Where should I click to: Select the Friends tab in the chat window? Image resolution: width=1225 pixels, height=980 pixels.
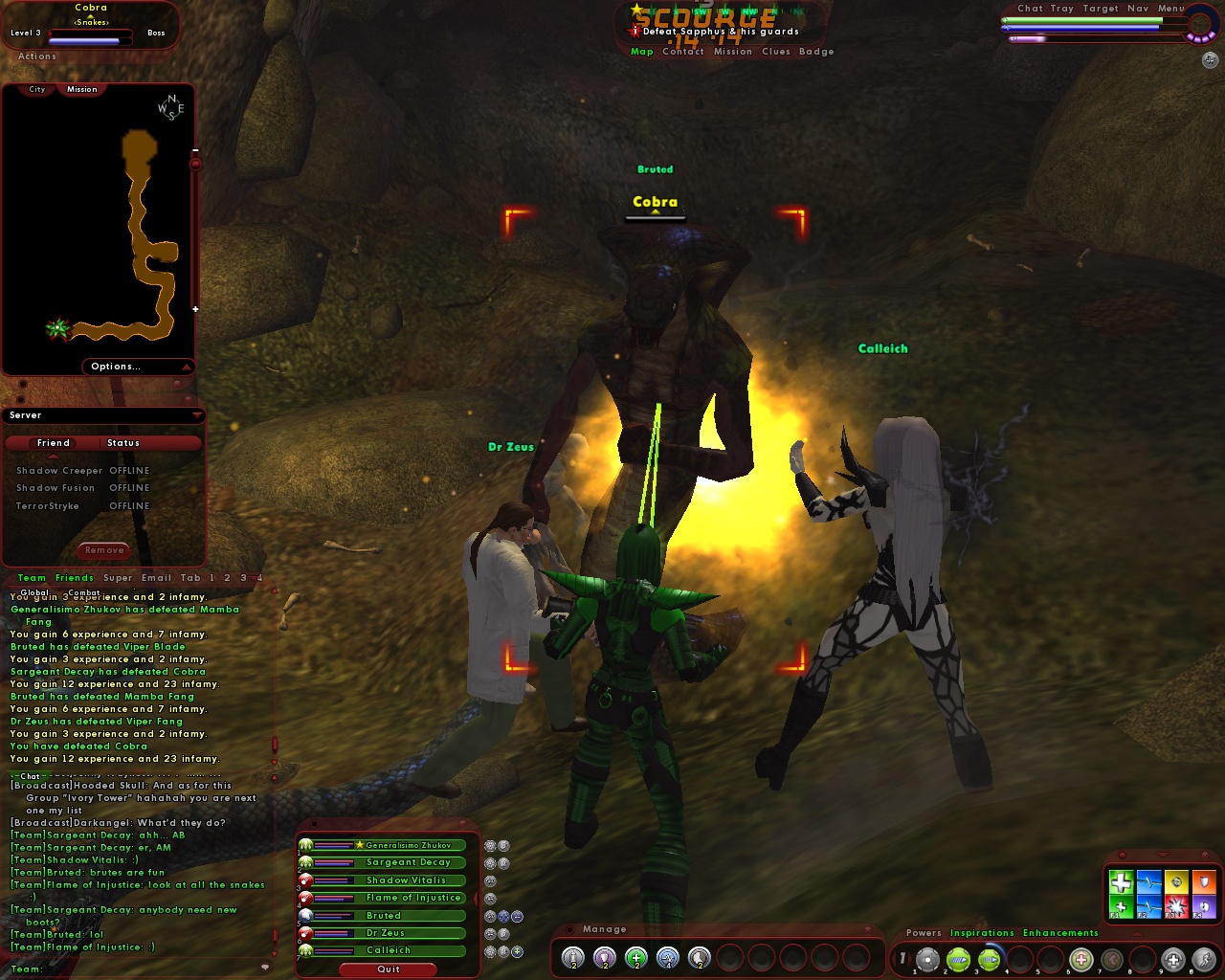pos(74,577)
